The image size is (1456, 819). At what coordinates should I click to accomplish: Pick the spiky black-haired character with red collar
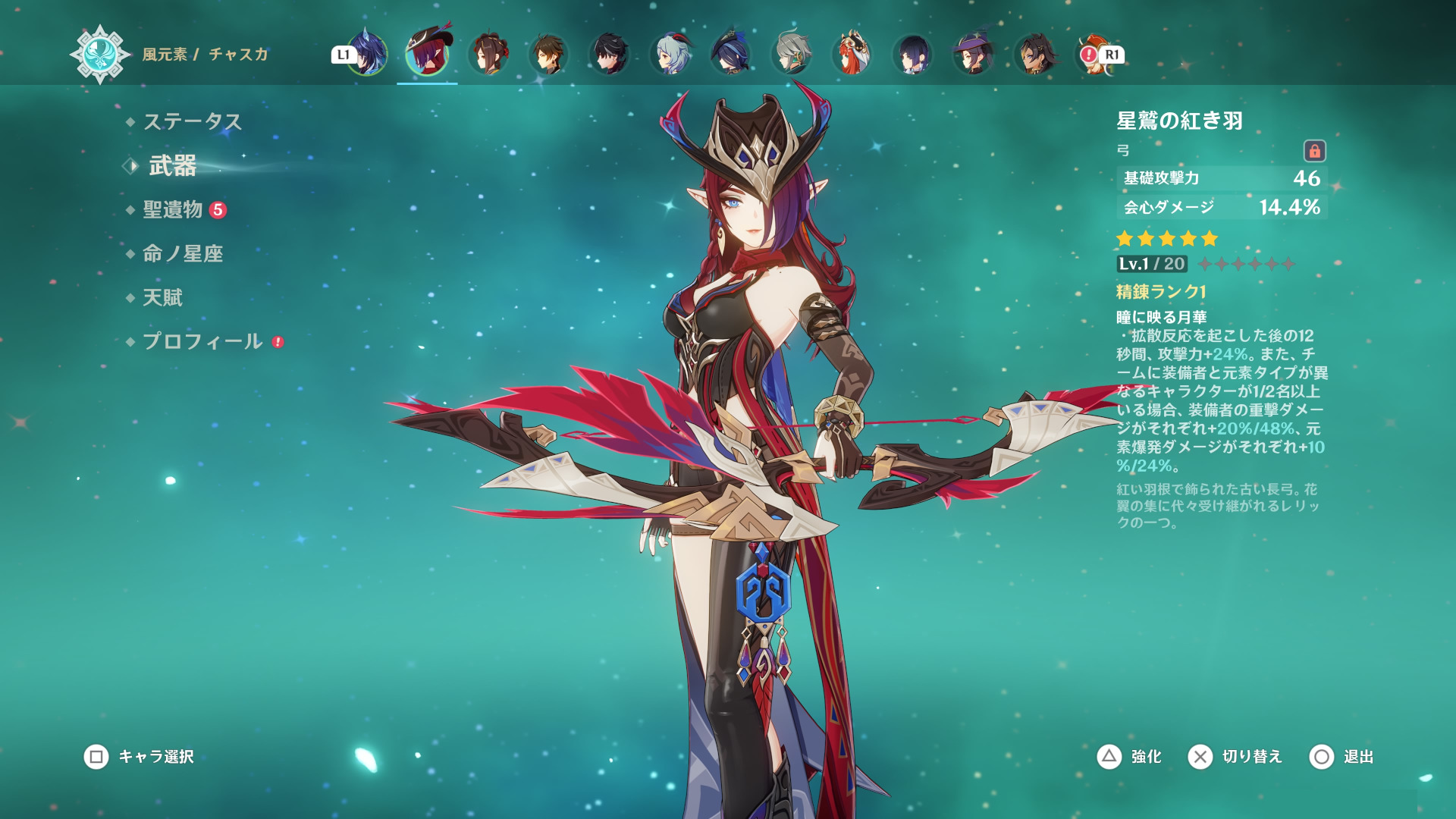click(609, 54)
